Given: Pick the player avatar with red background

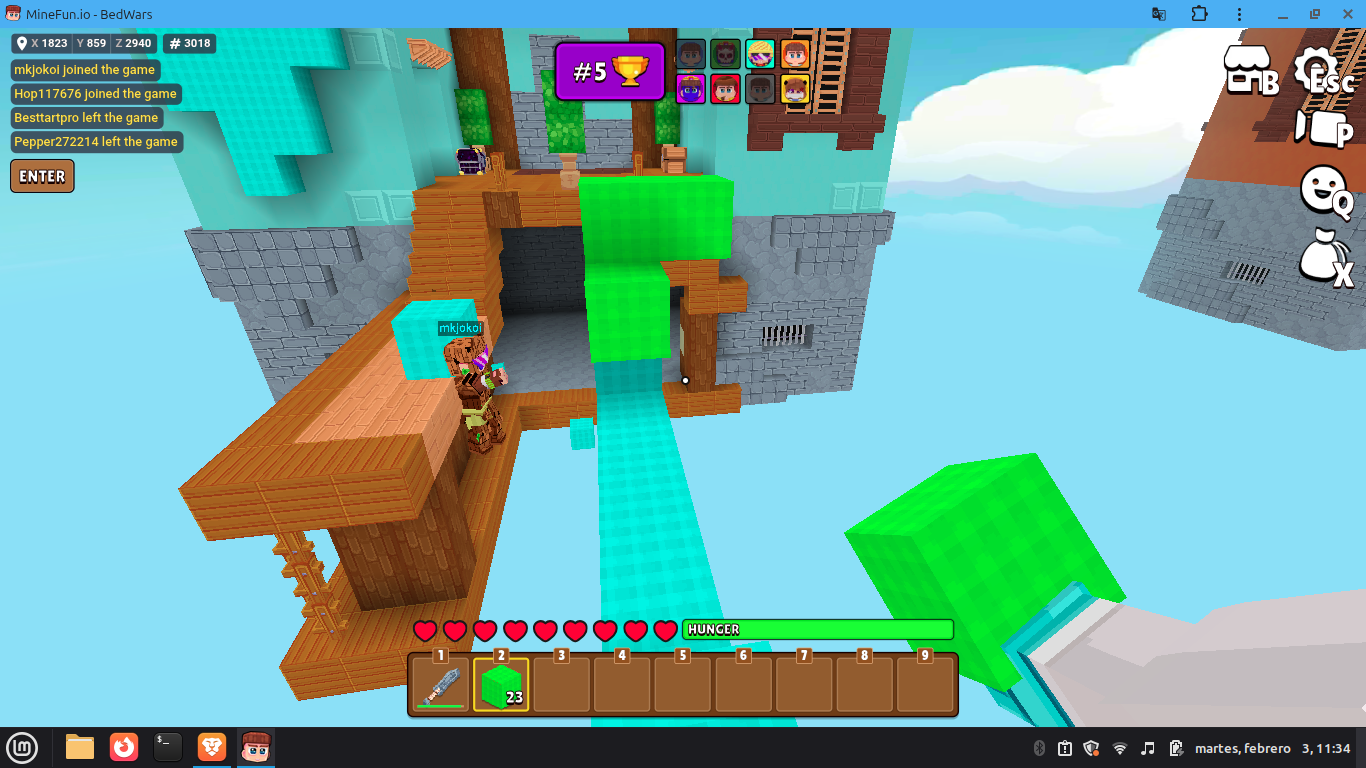Looking at the screenshot, I should coord(725,89).
